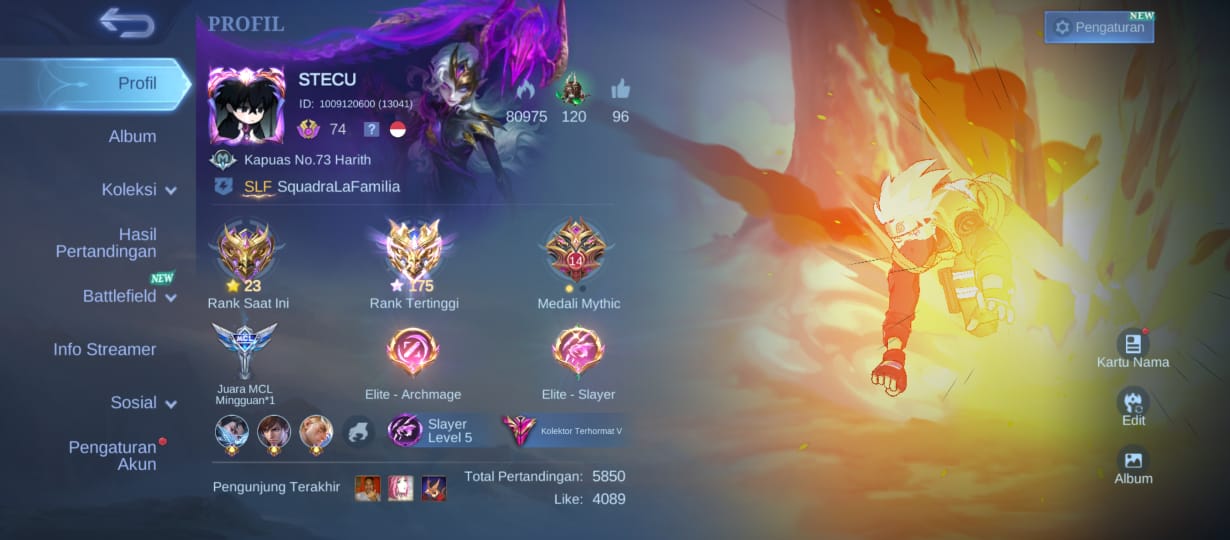Open the Album tab in sidebar
1230x540 pixels.
[x=132, y=136]
